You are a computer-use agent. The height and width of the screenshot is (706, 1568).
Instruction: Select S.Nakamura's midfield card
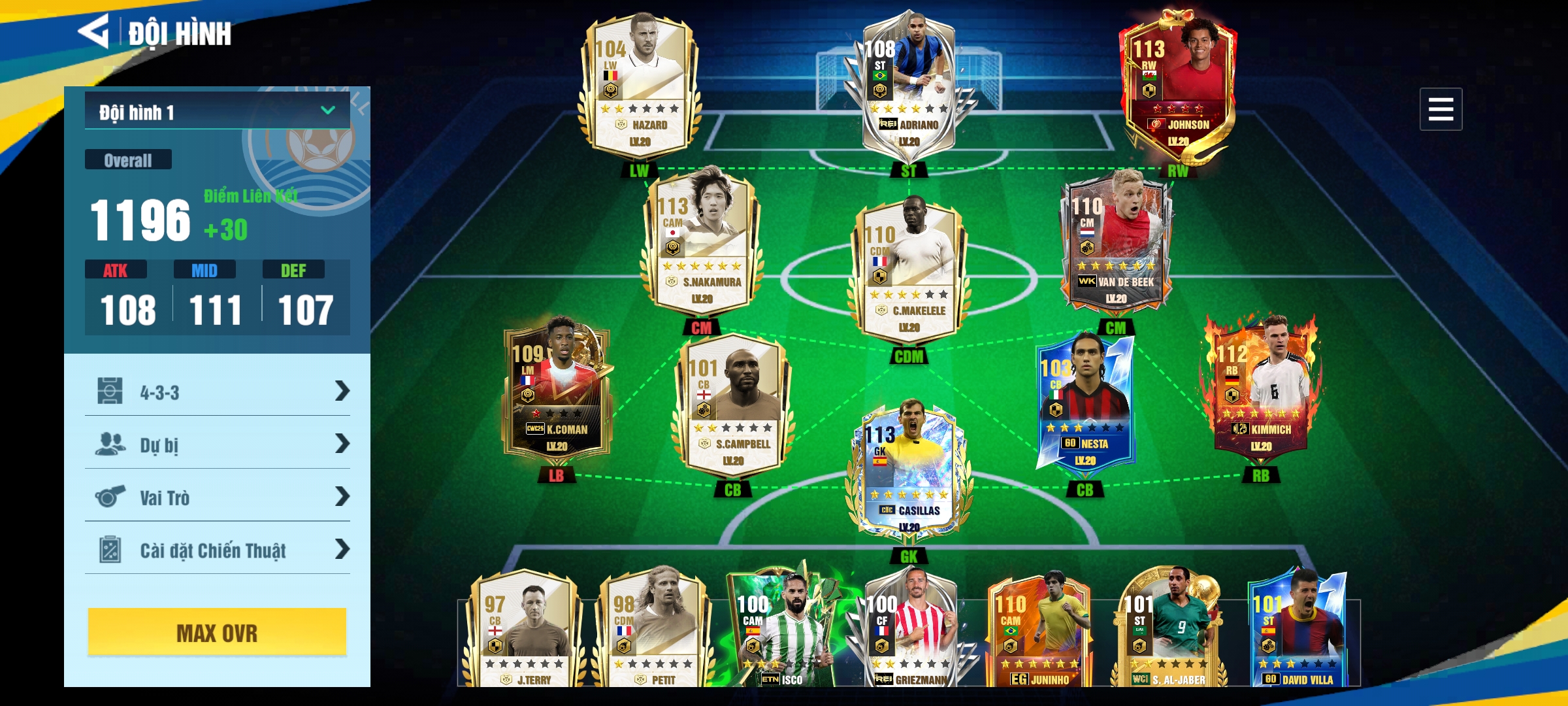pos(702,243)
